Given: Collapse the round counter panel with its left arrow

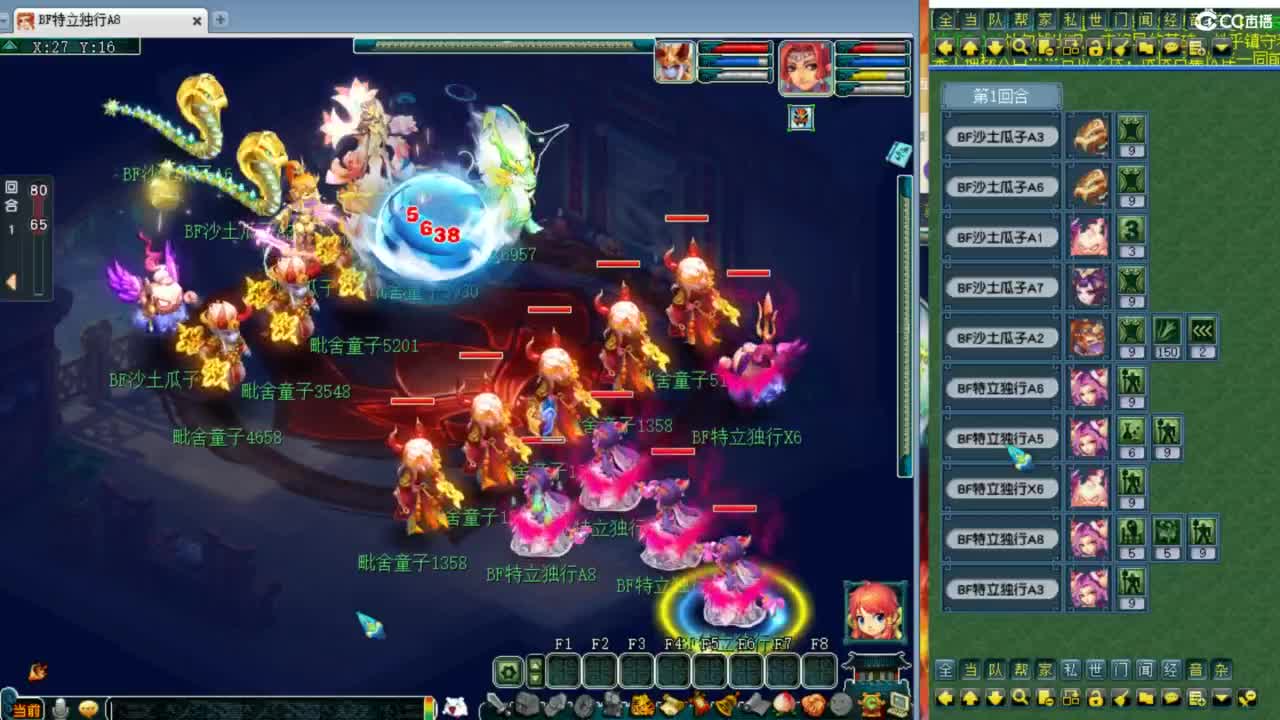Looking at the screenshot, I should coord(11,281).
